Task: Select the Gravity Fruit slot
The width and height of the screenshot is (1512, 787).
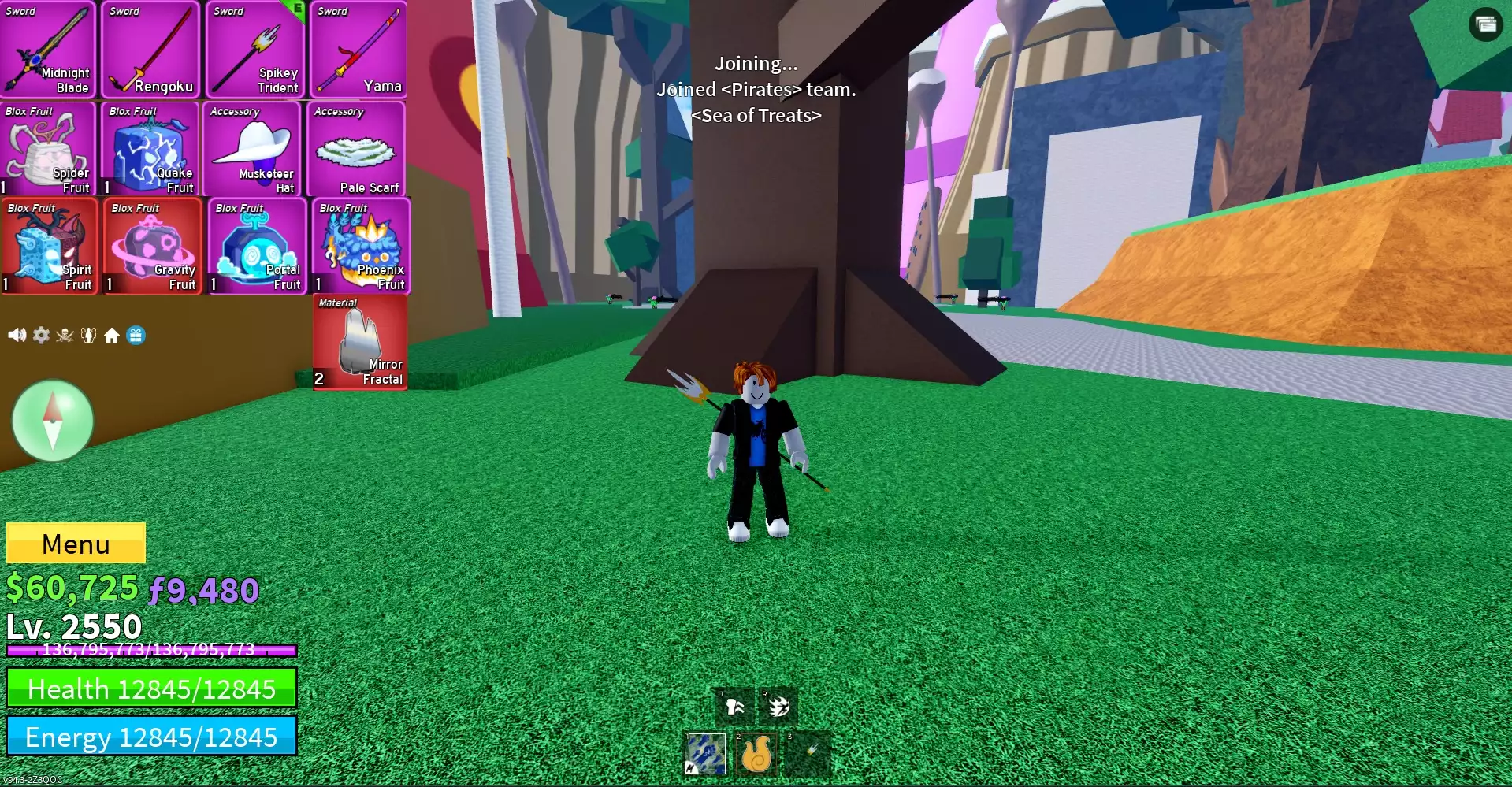Action: click(x=152, y=247)
